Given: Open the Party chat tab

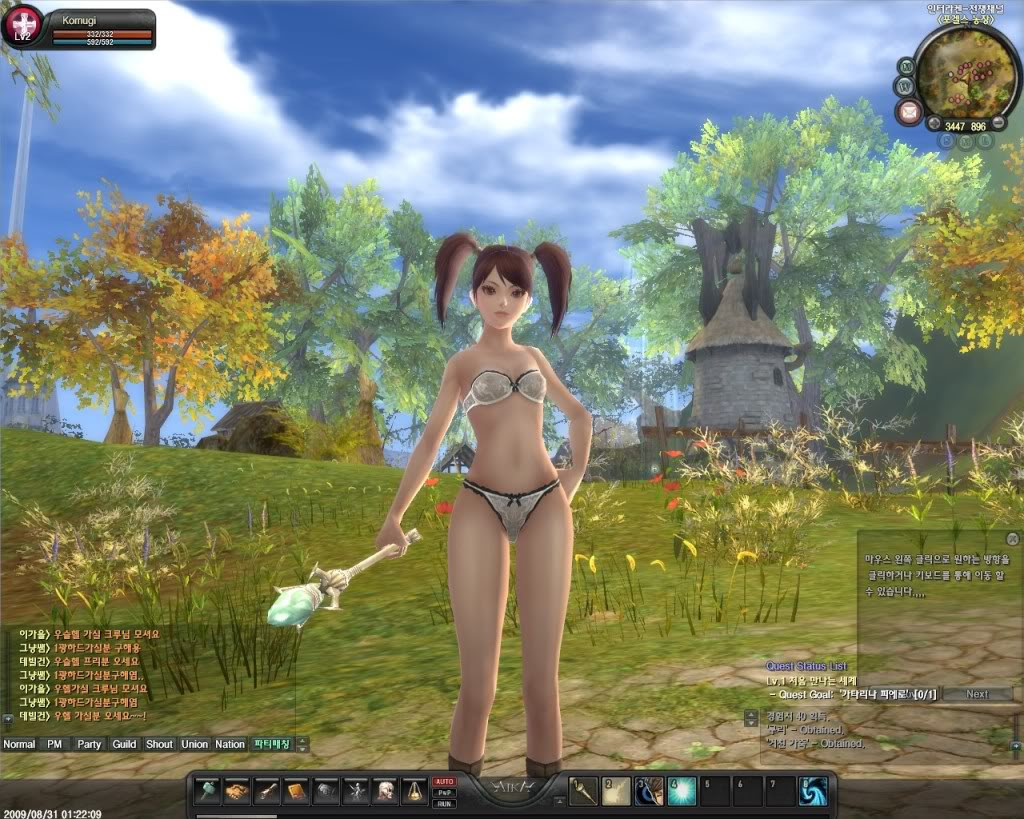Looking at the screenshot, I should pos(90,744).
